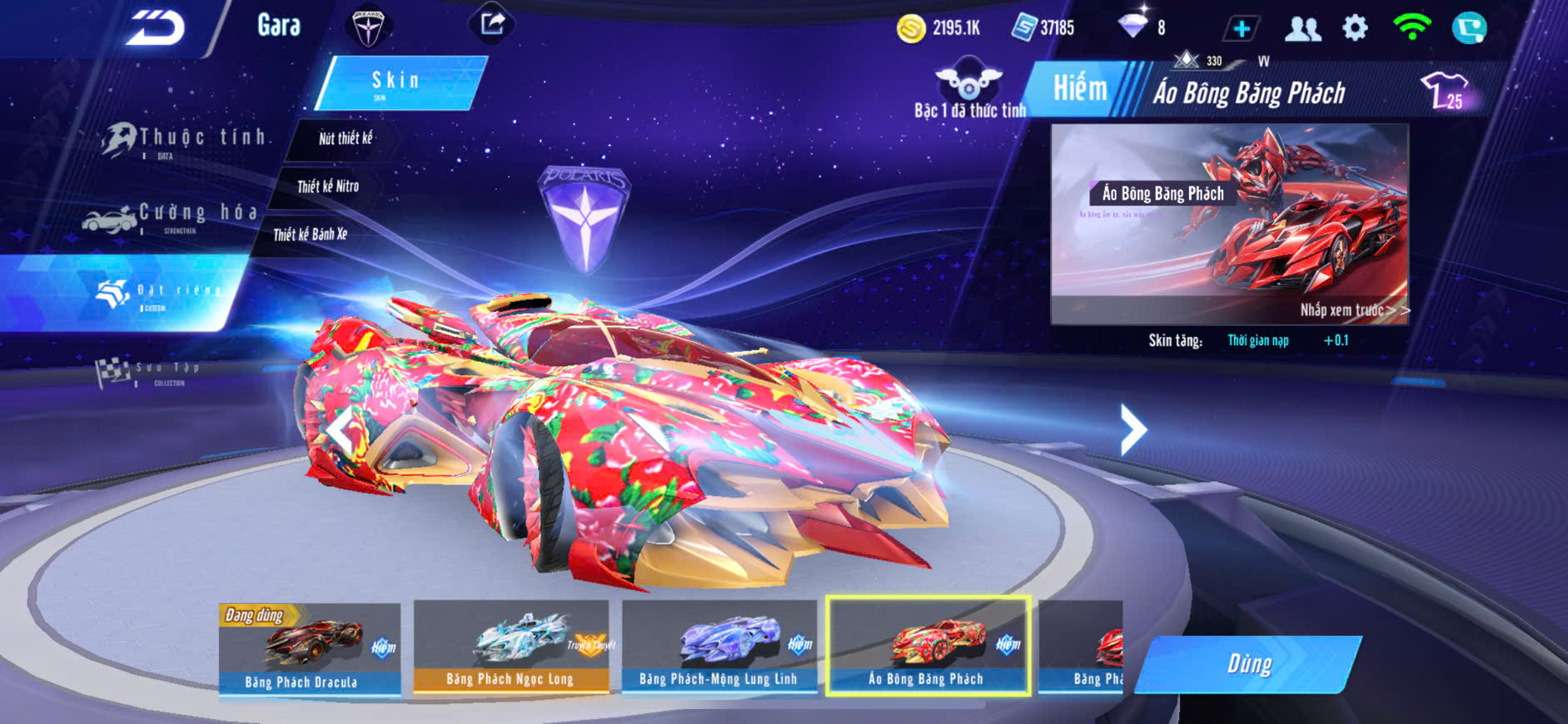This screenshot has height=724, width=1568.
Task: Select the Đặt riêng custom menu
Action: pyautogui.click(x=158, y=292)
